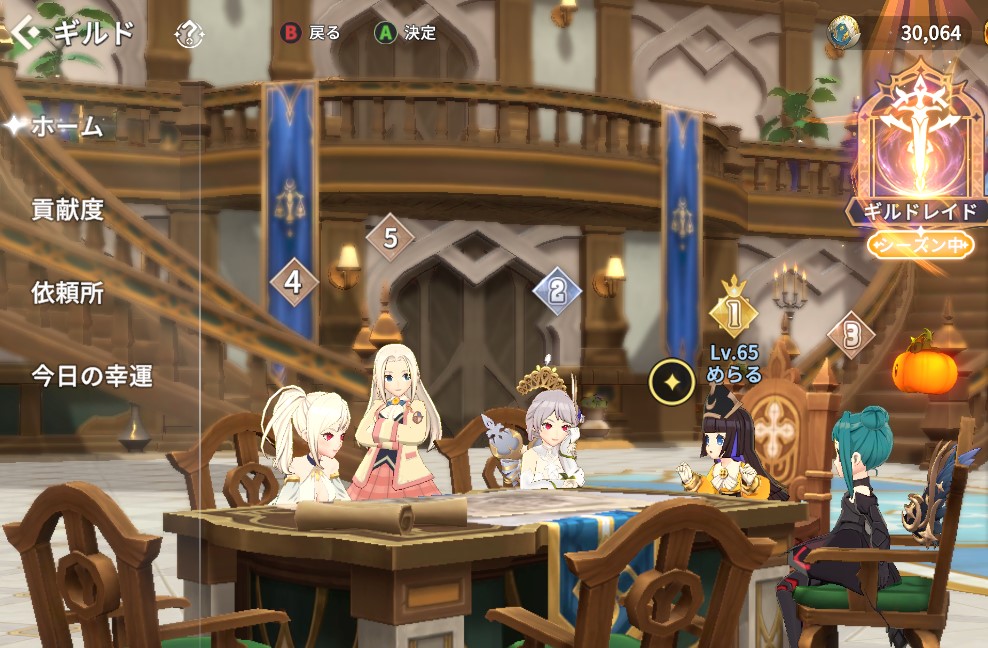
Task: Go back using the Guild arrow
Action: click(26, 33)
